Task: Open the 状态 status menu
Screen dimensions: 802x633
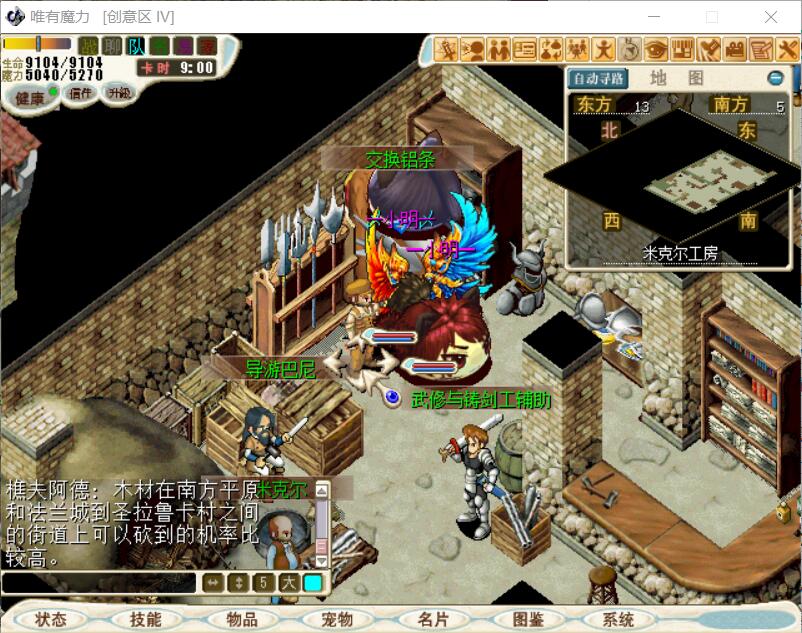Action: [50, 619]
